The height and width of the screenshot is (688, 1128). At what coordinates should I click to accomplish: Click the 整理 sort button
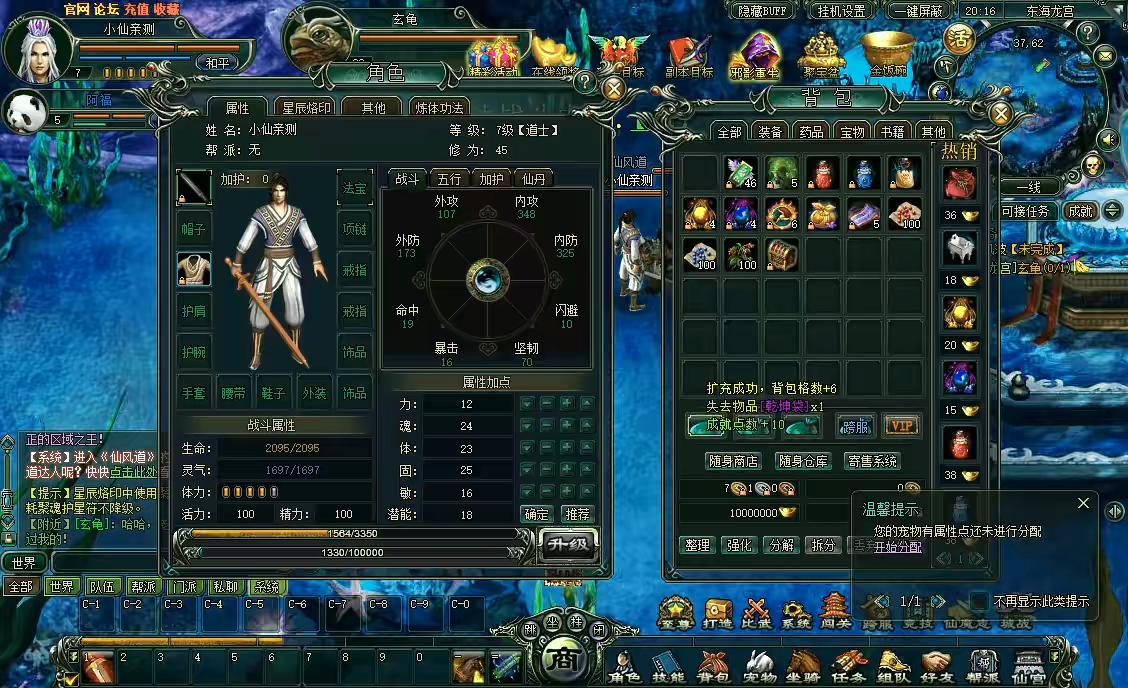tap(697, 545)
